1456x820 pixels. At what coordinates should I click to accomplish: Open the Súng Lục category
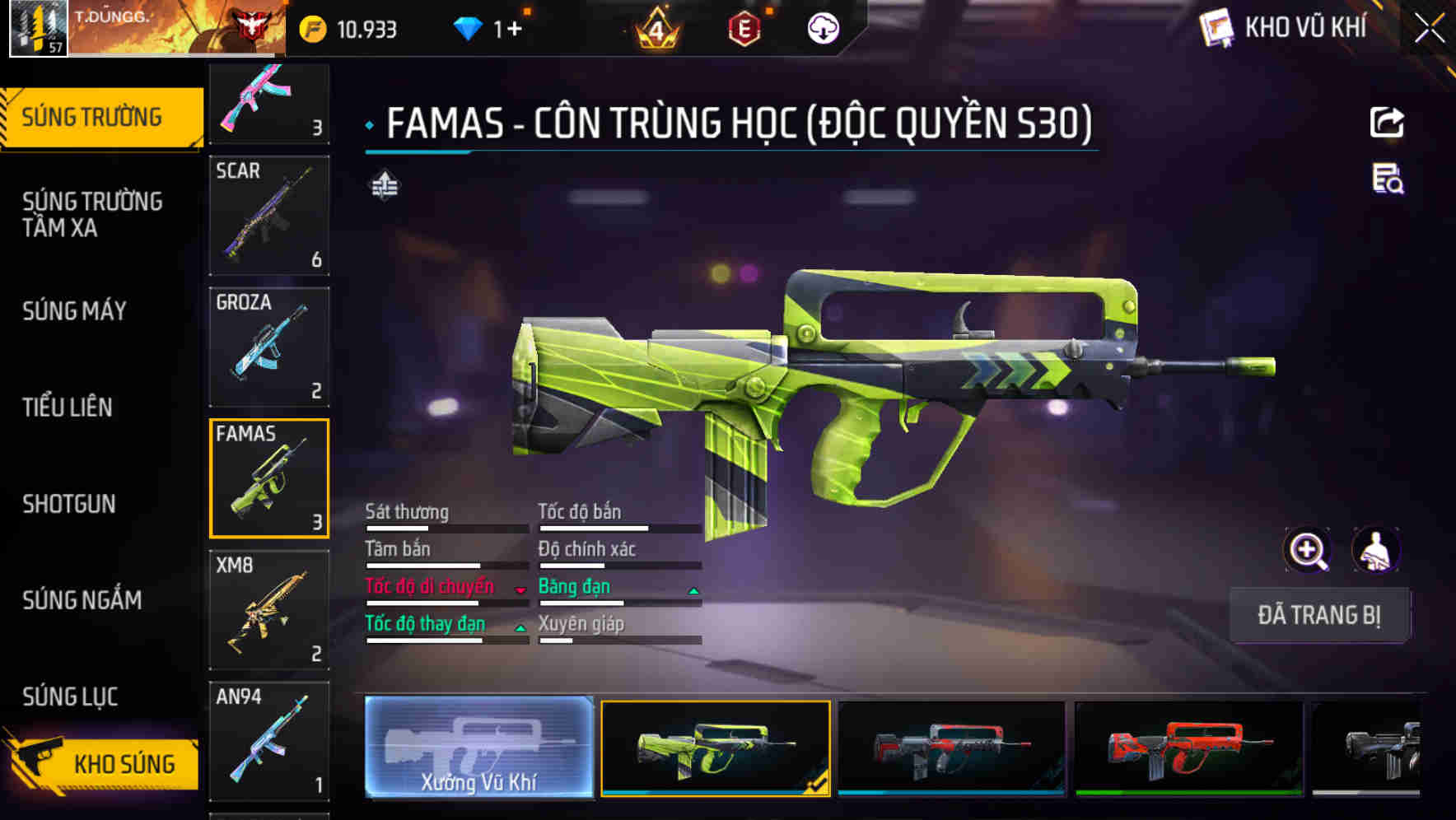click(71, 697)
